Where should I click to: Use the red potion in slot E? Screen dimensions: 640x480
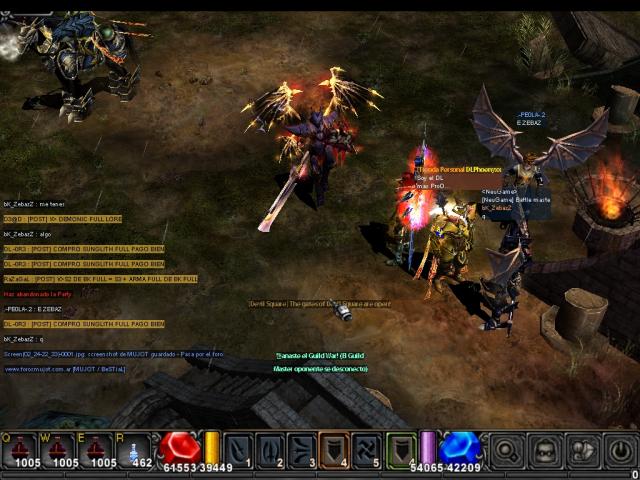pos(96,448)
